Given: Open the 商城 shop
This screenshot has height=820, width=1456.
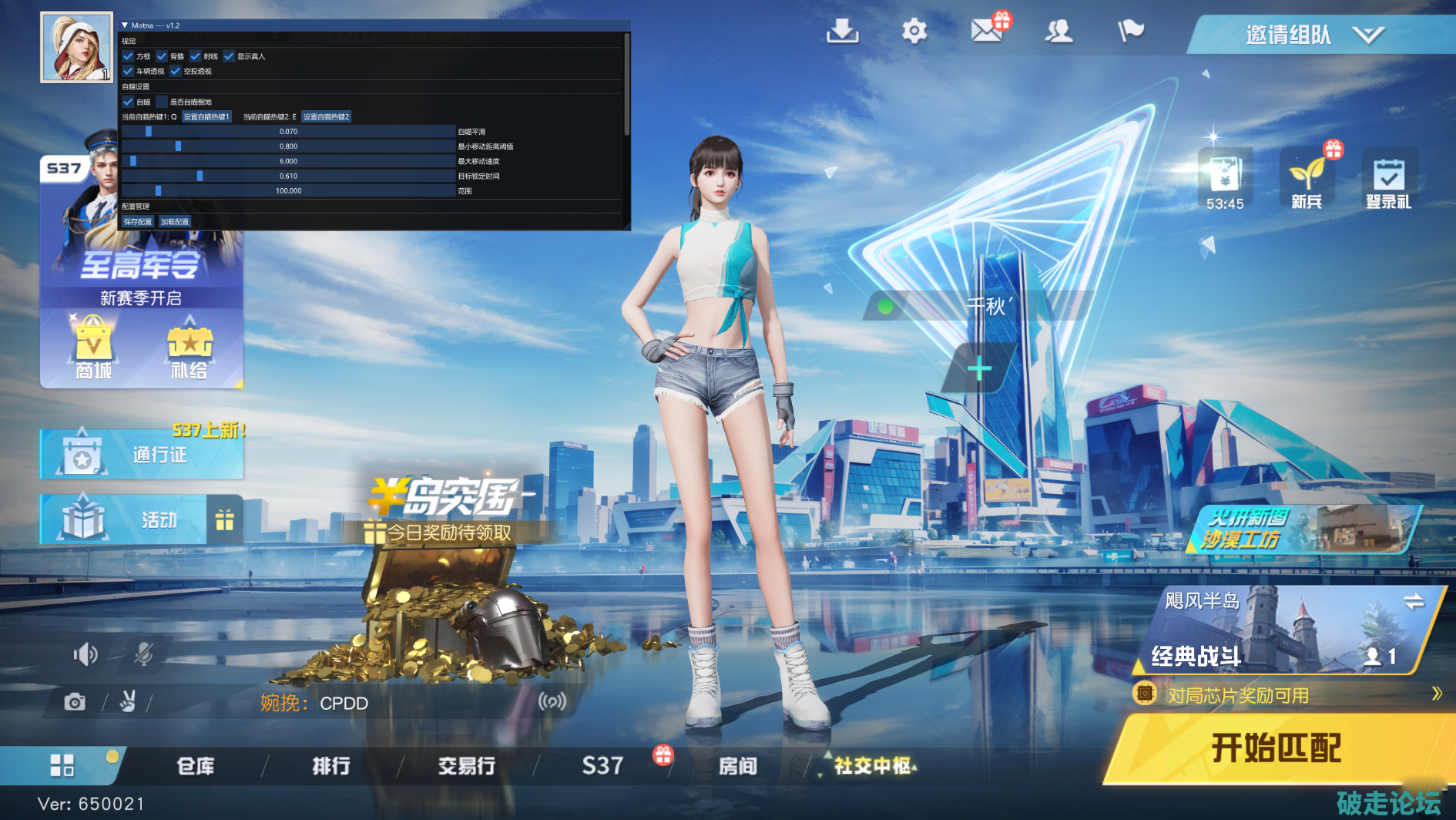Looking at the screenshot, I should [93, 348].
